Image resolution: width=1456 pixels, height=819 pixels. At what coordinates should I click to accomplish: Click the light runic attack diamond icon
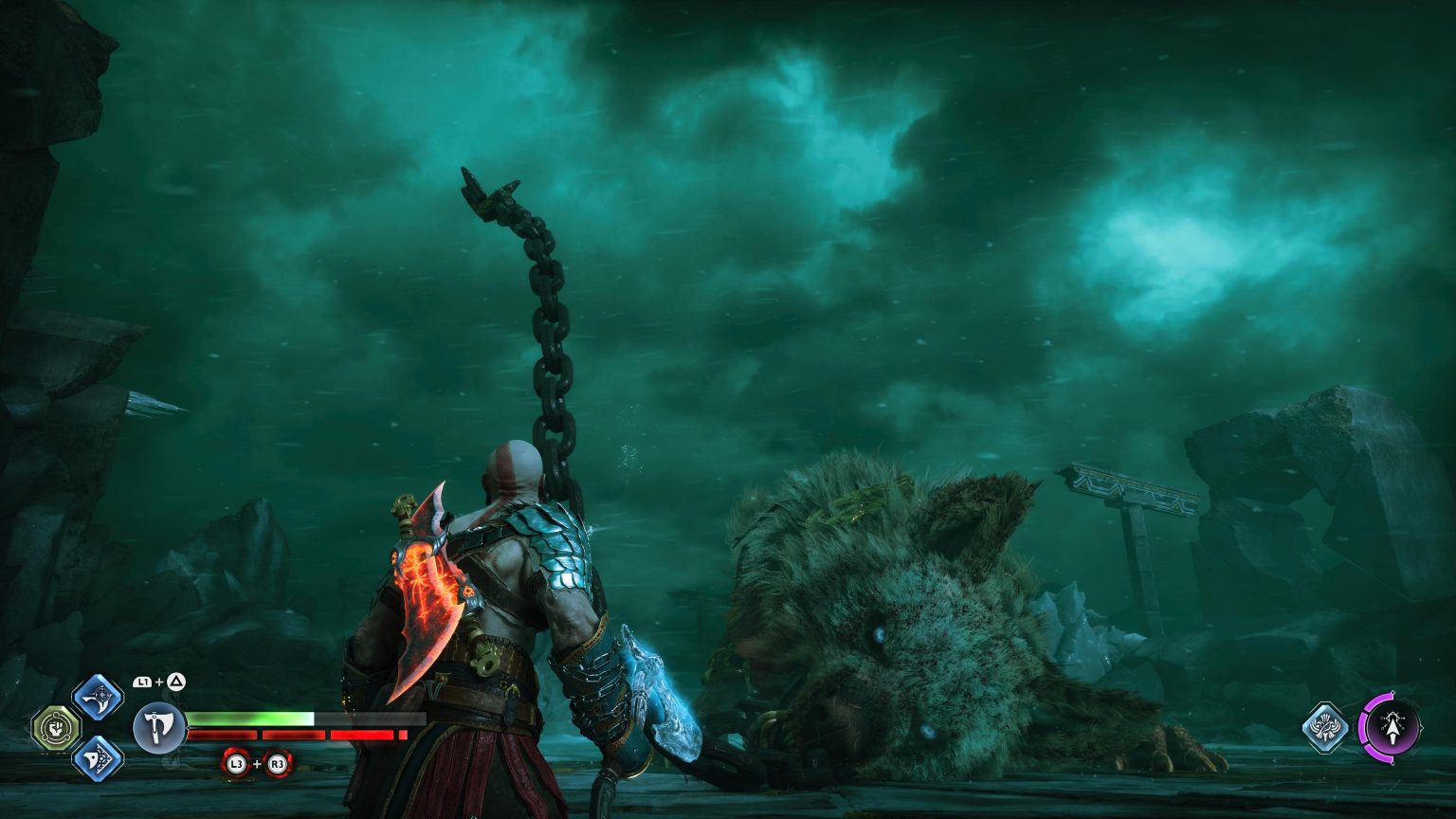click(96, 695)
